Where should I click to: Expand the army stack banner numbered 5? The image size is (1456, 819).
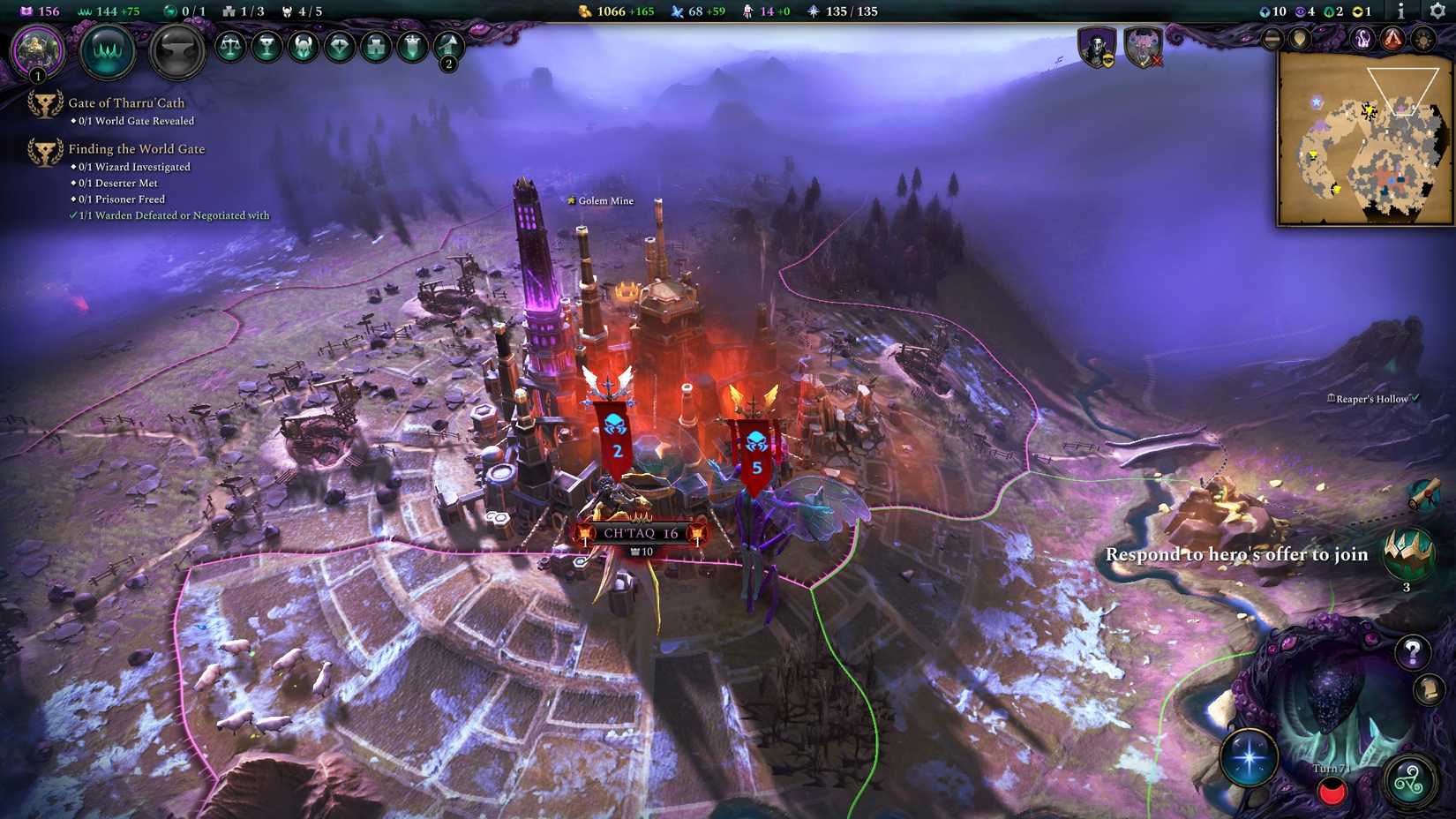click(x=754, y=446)
